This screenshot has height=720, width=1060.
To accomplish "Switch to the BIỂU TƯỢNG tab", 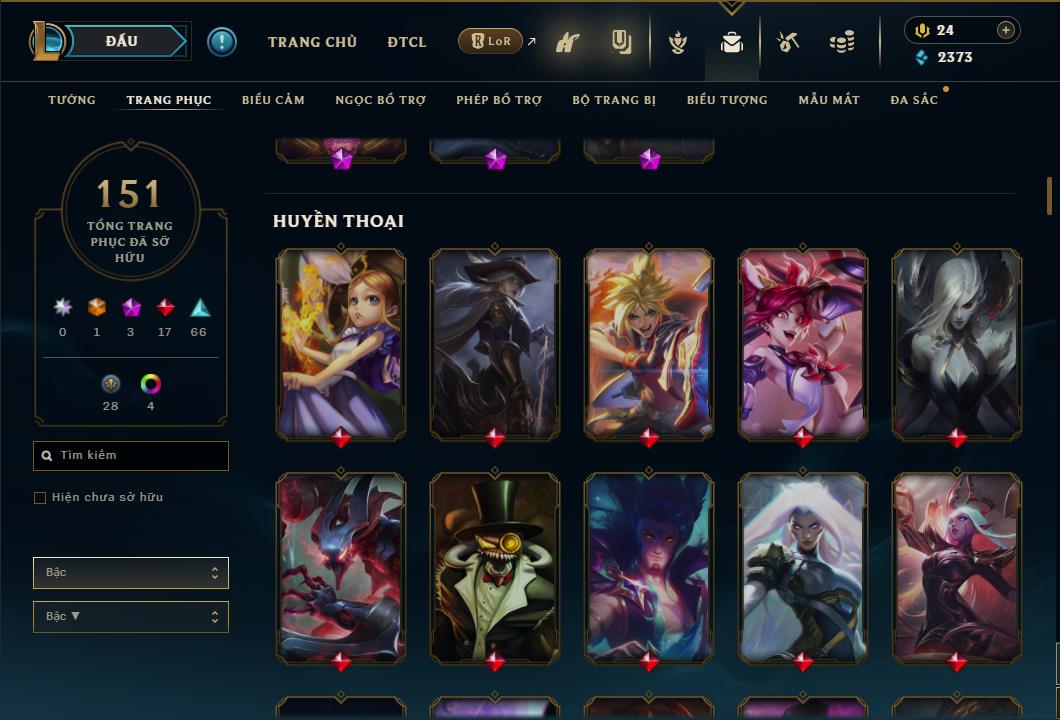I will pyautogui.click(x=727, y=100).
